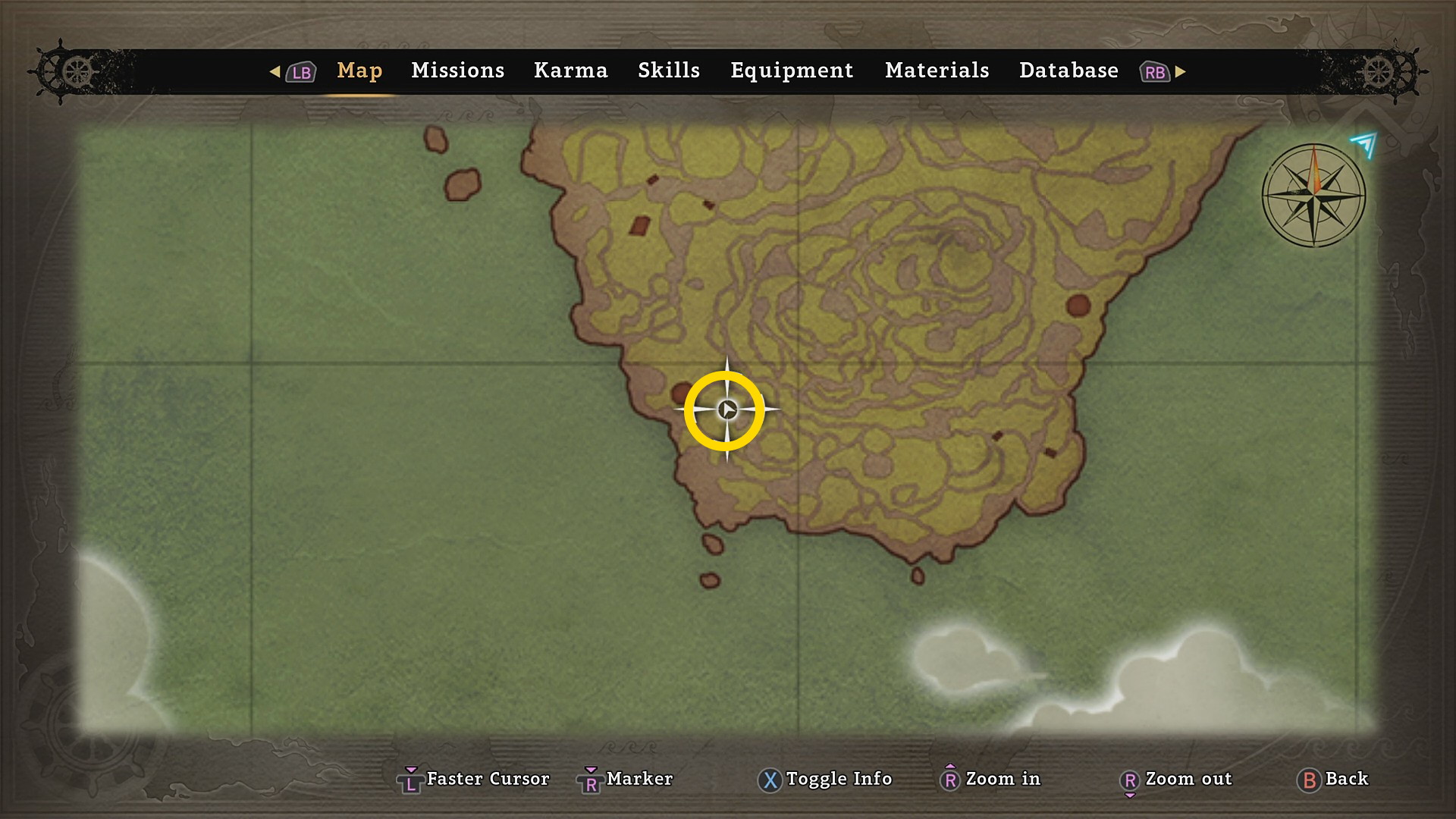Click the cyan arrow marker near compass
The height and width of the screenshot is (819, 1456).
(x=1364, y=143)
